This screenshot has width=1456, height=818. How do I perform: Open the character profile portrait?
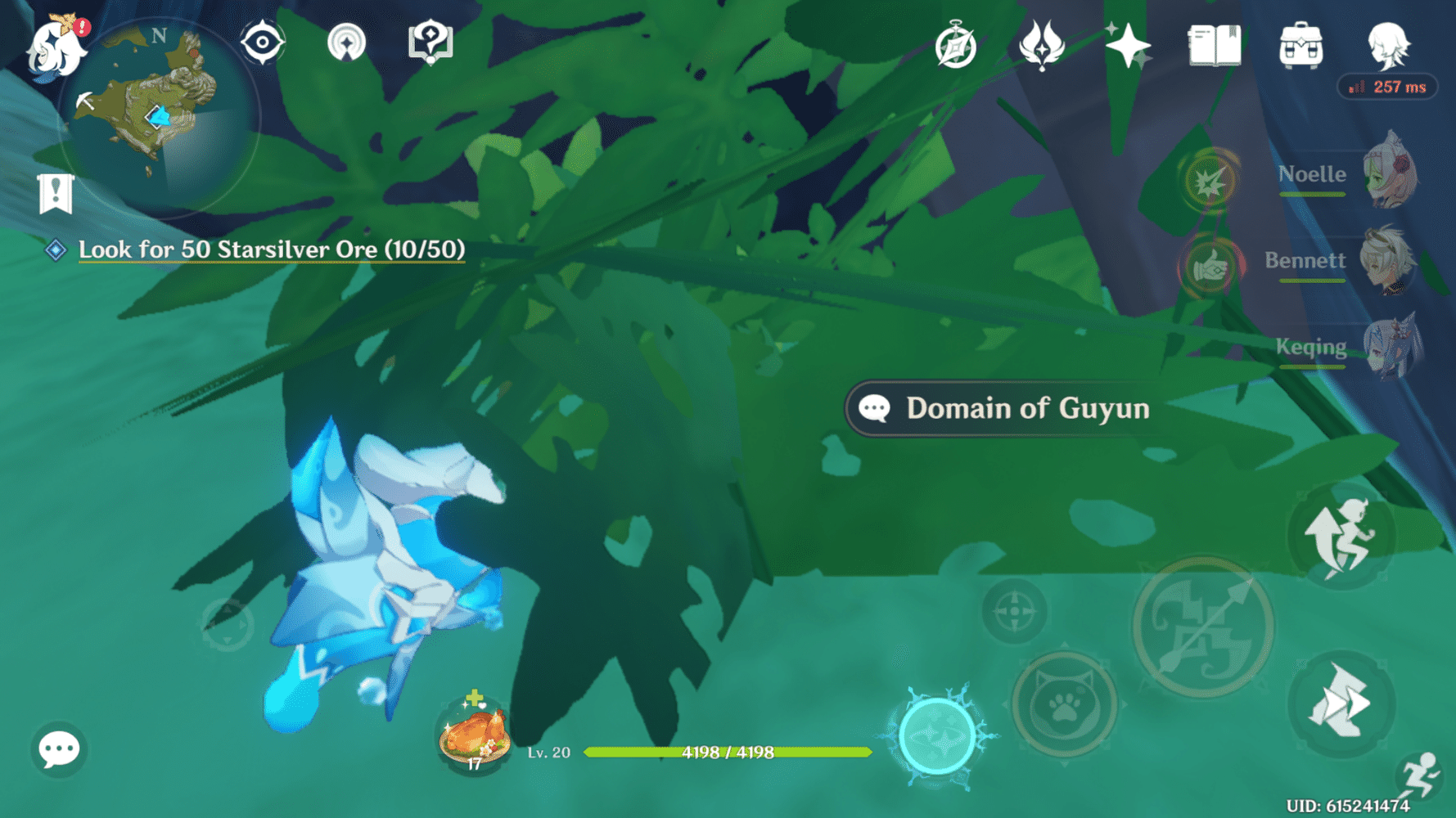(1390, 47)
